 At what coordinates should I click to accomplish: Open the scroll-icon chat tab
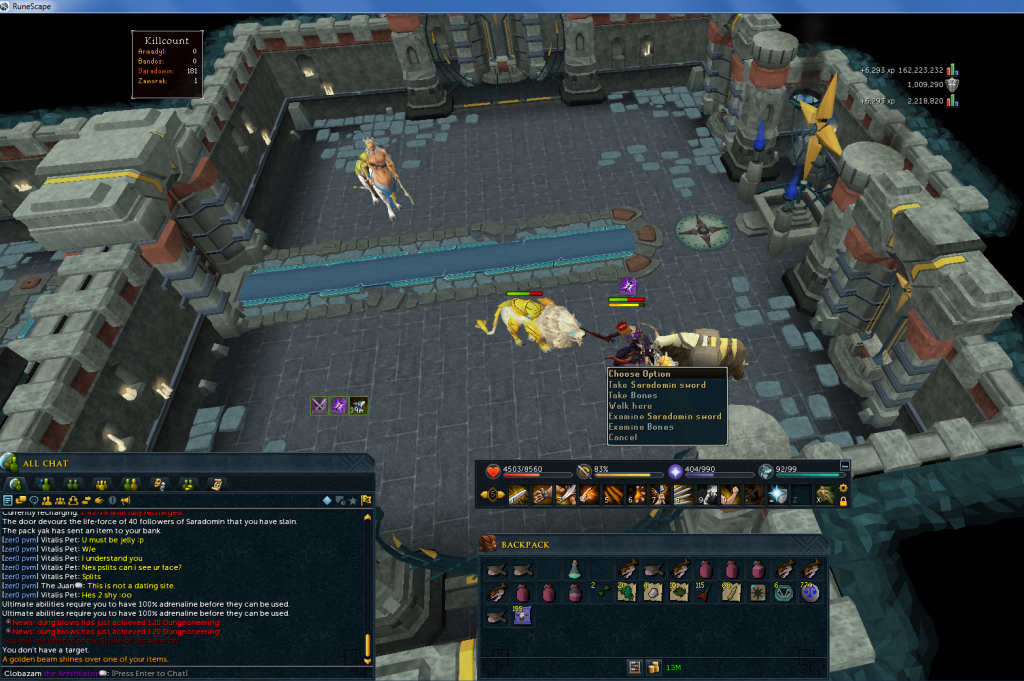(216, 484)
